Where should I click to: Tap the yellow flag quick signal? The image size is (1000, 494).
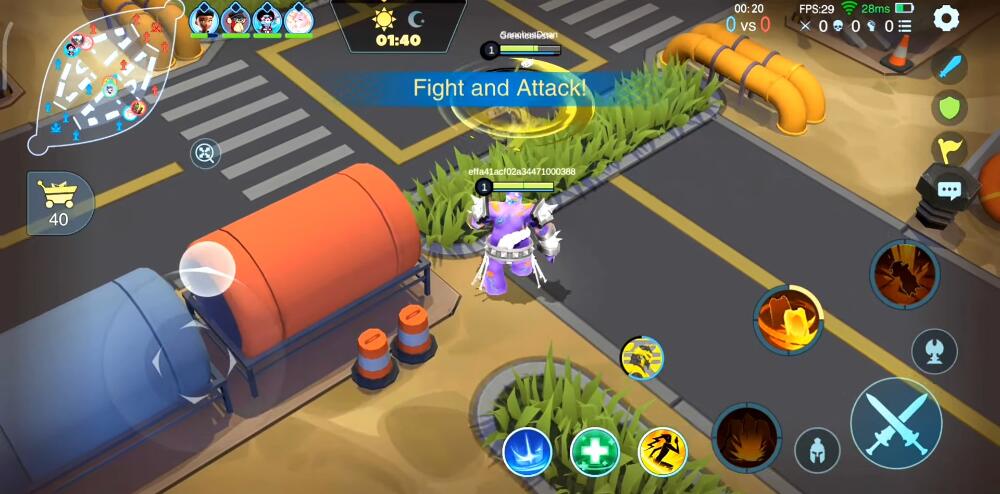(949, 148)
